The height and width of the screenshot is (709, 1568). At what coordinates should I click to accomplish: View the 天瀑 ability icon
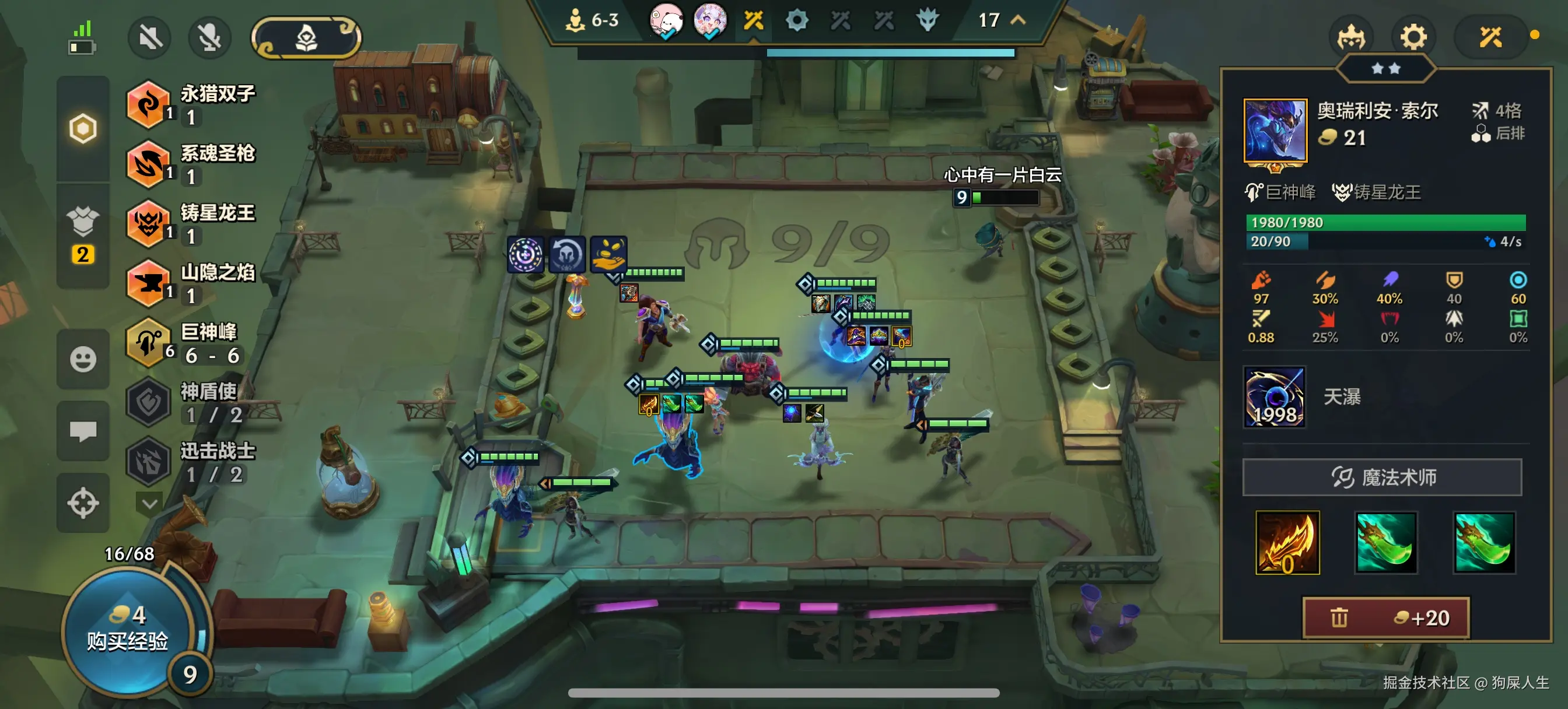[x=1274, y=397]
